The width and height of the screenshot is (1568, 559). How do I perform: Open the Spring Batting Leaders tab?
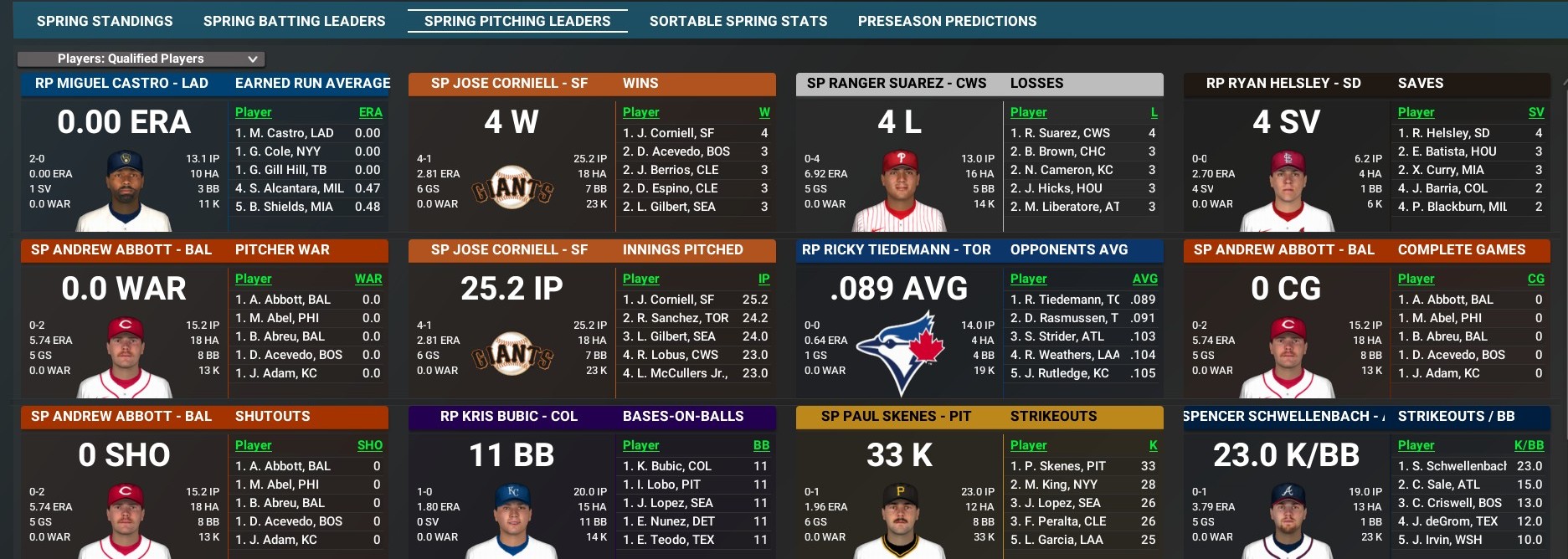pos(294,21)
